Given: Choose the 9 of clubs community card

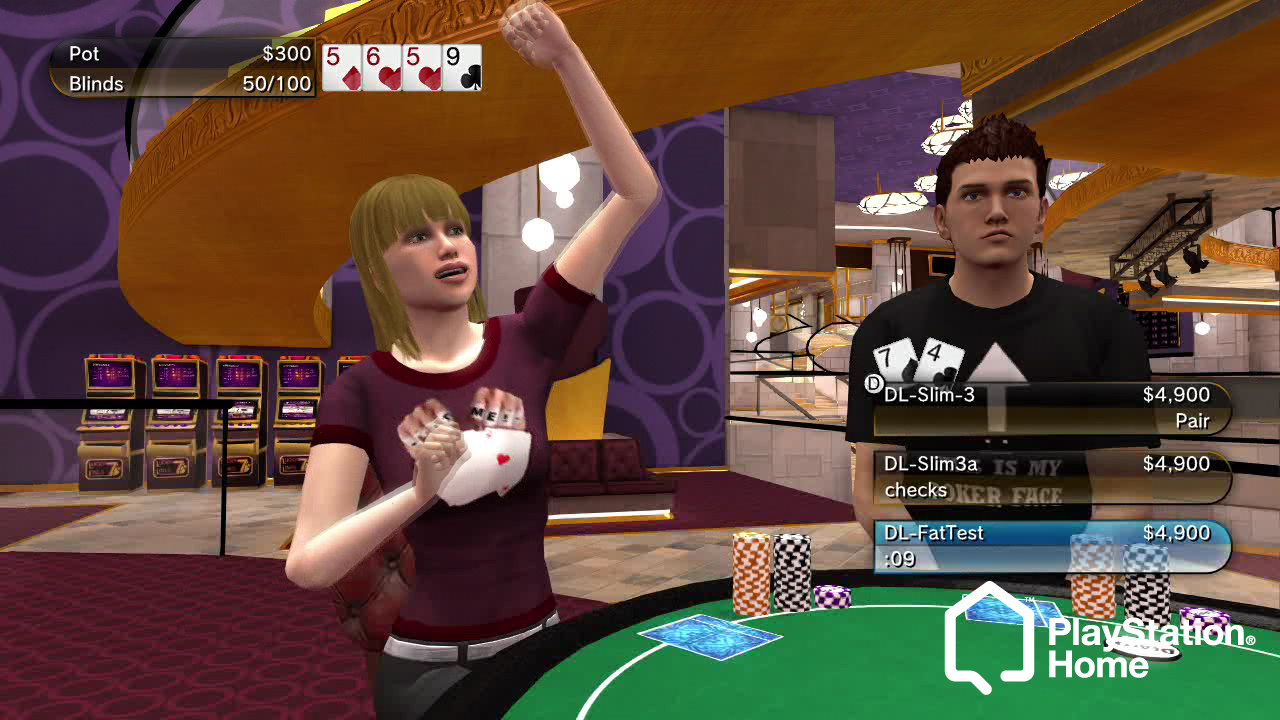Looking at the screenshot, I should coord(462,68).
